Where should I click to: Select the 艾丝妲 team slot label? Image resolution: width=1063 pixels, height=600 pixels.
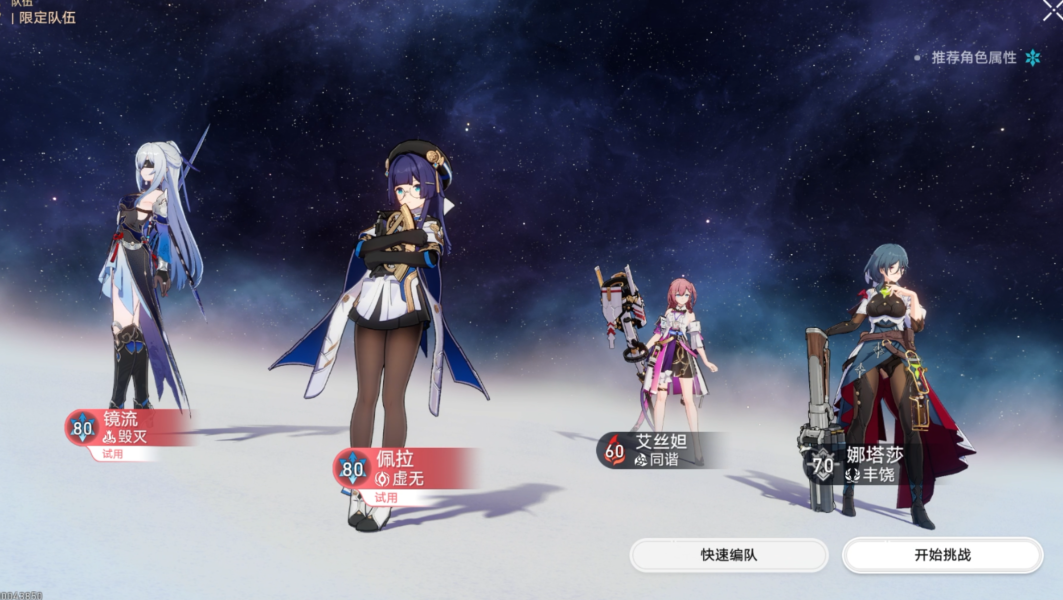pyautogui.click(x=655, y=451)
